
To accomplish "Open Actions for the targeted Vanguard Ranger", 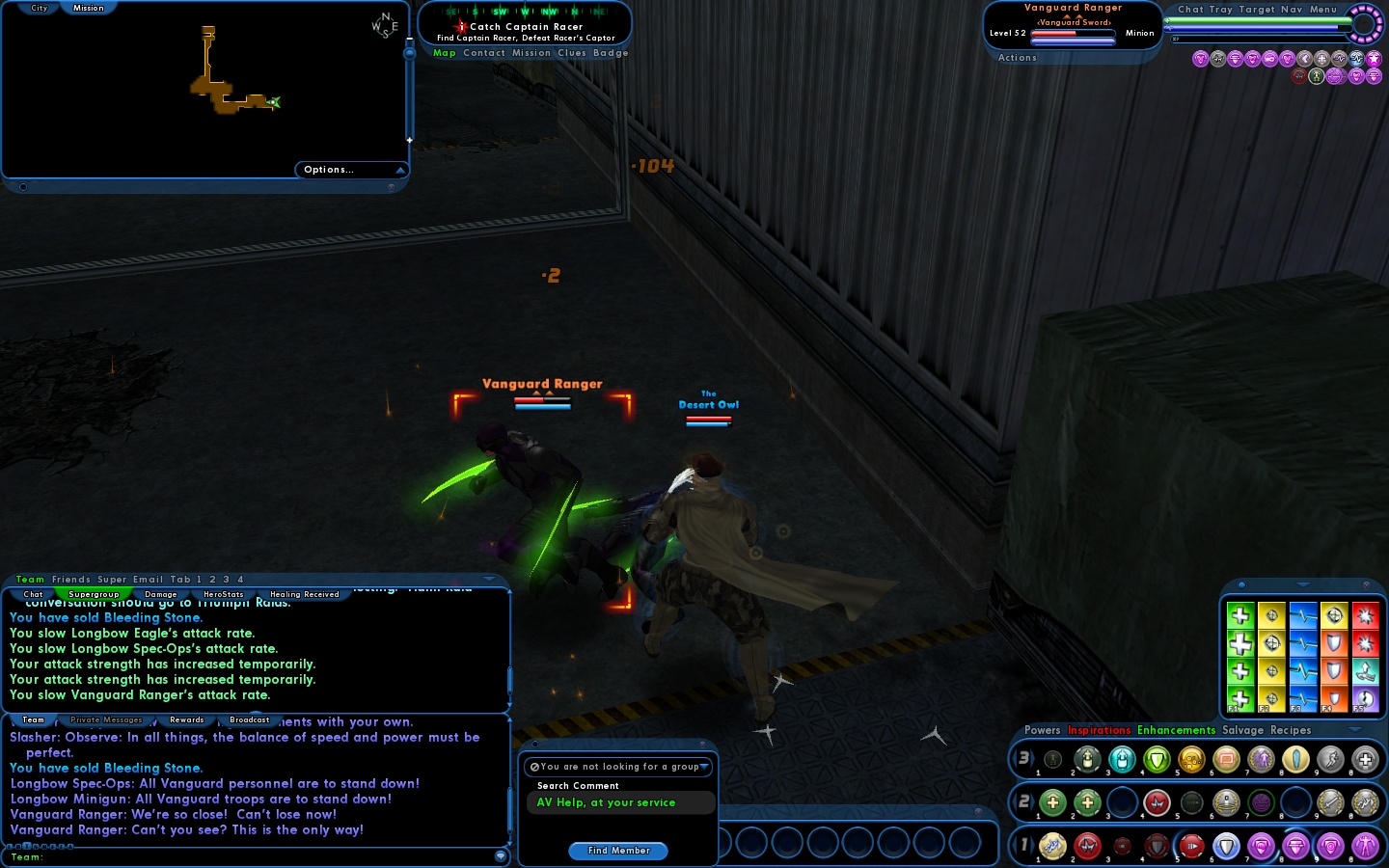I will click(1017, 58).
